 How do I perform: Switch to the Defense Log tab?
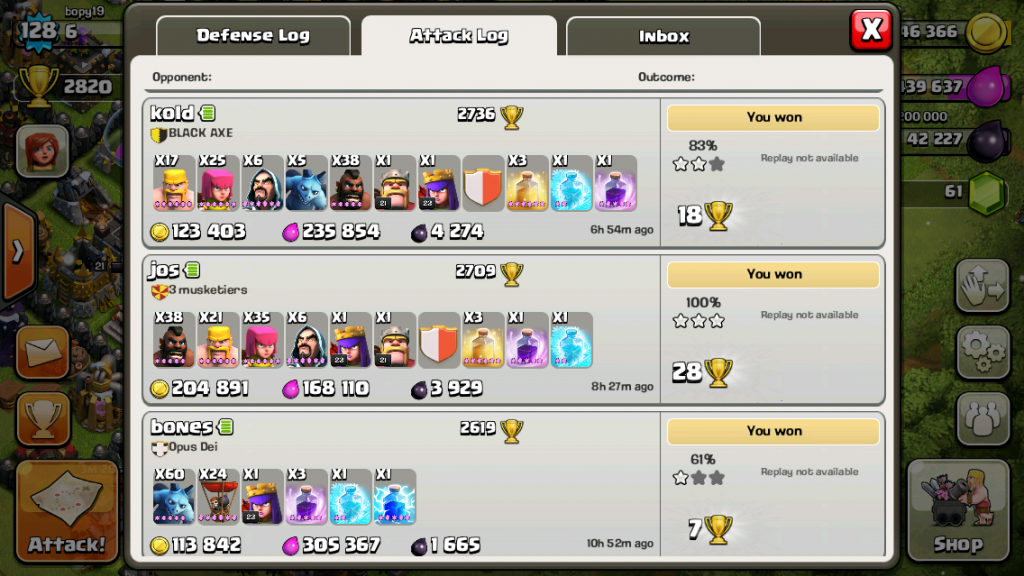(x=253, y=36)
